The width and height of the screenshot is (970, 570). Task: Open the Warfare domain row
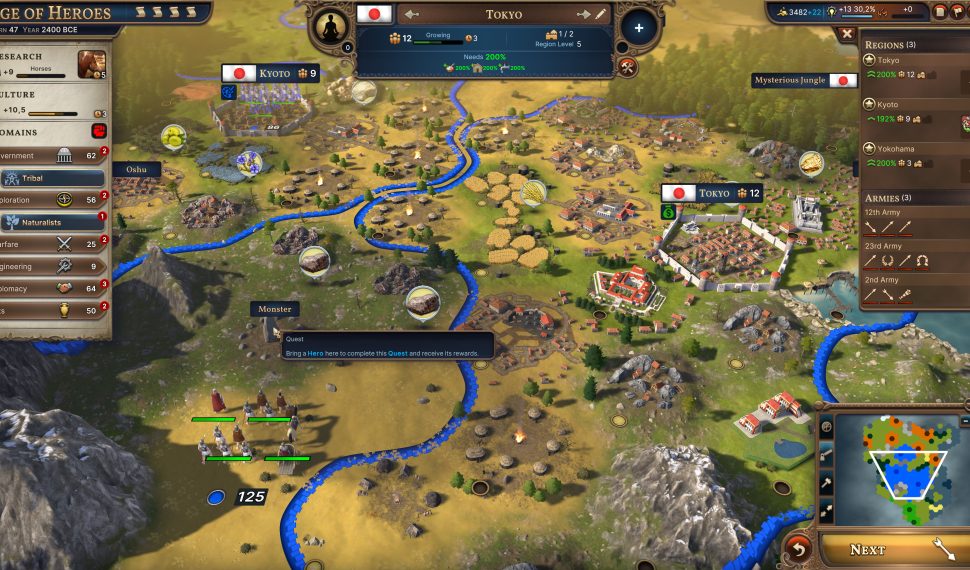click(50, 243)
